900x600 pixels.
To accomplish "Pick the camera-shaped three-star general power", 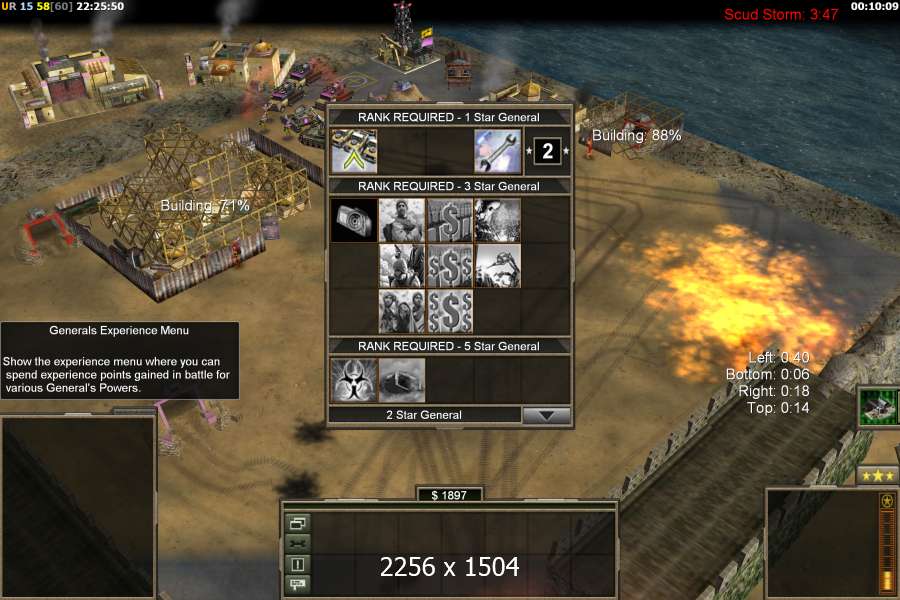I will coord(354,219).
